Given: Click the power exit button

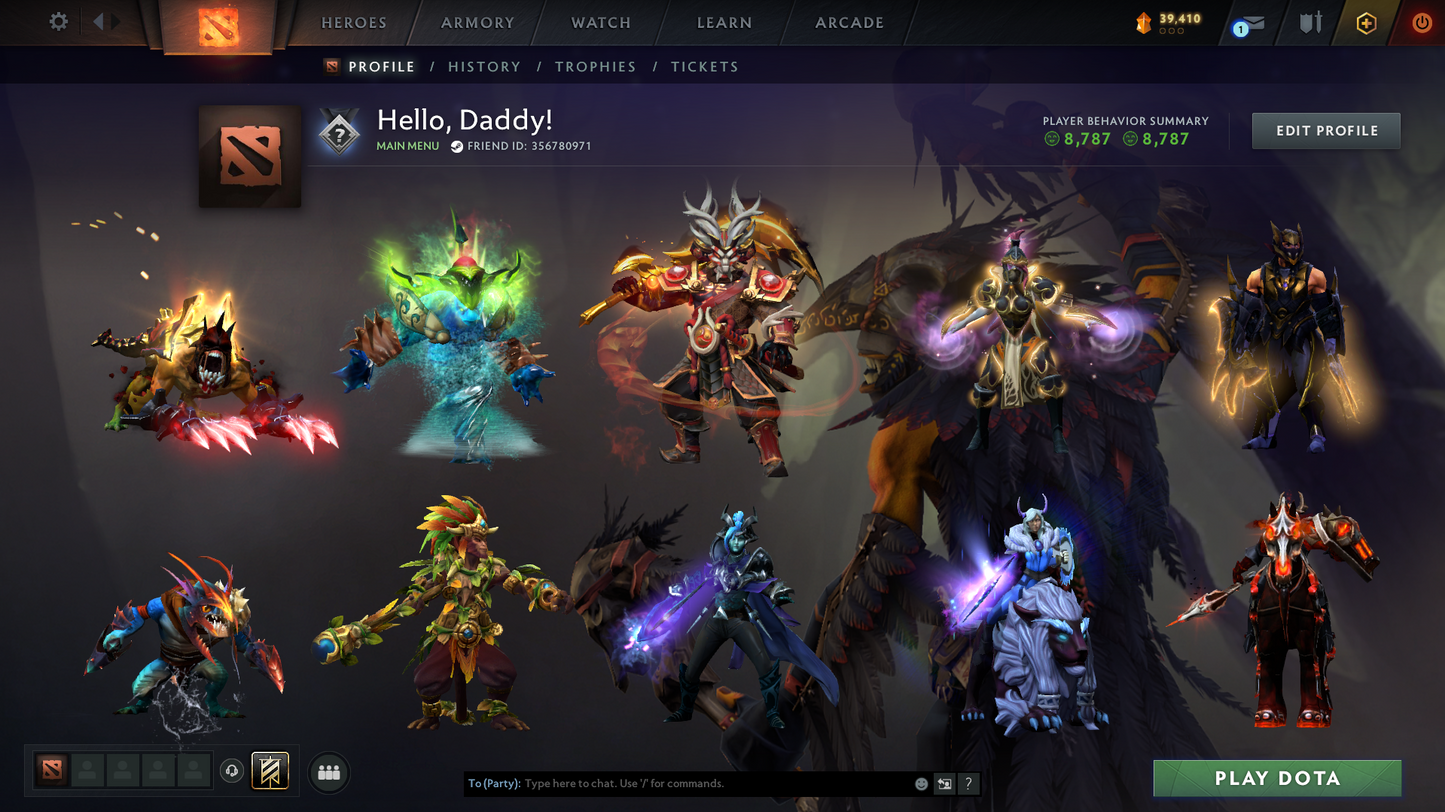Looking at the screenshot, I should click(x=1421, y=22).
